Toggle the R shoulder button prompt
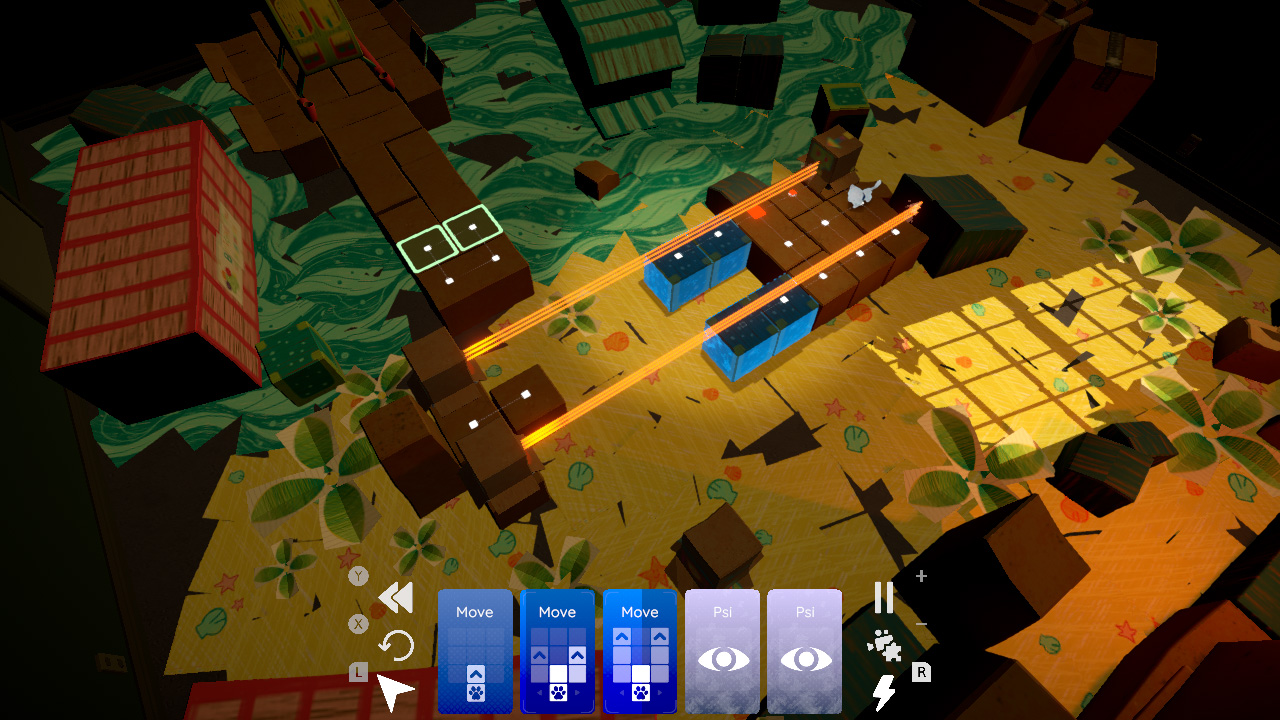Viewport: 1280px width, 720px height. coord(921,672)
